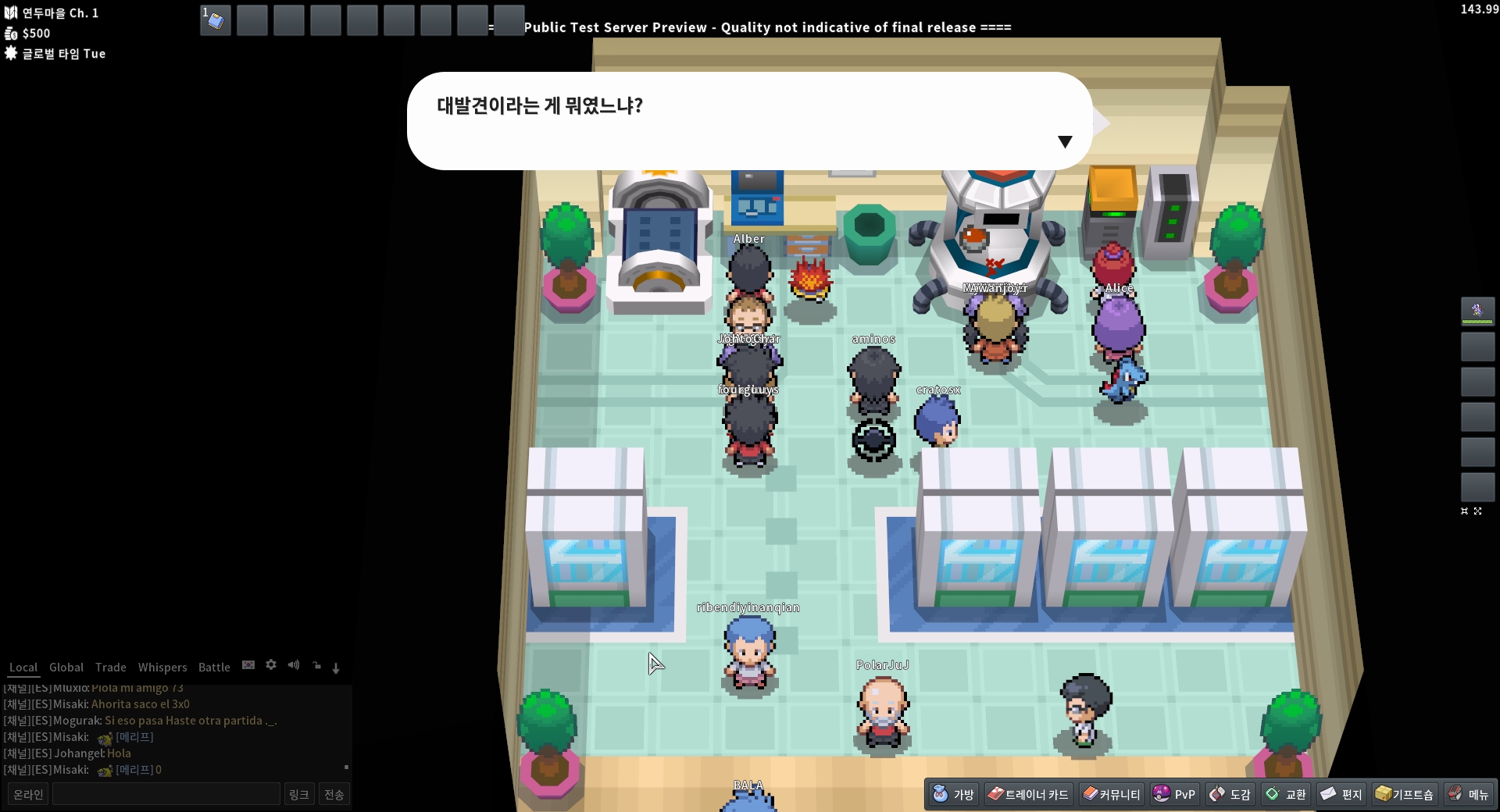
Task: Open the 도감 Pokédex
Action: point(1230,794)
